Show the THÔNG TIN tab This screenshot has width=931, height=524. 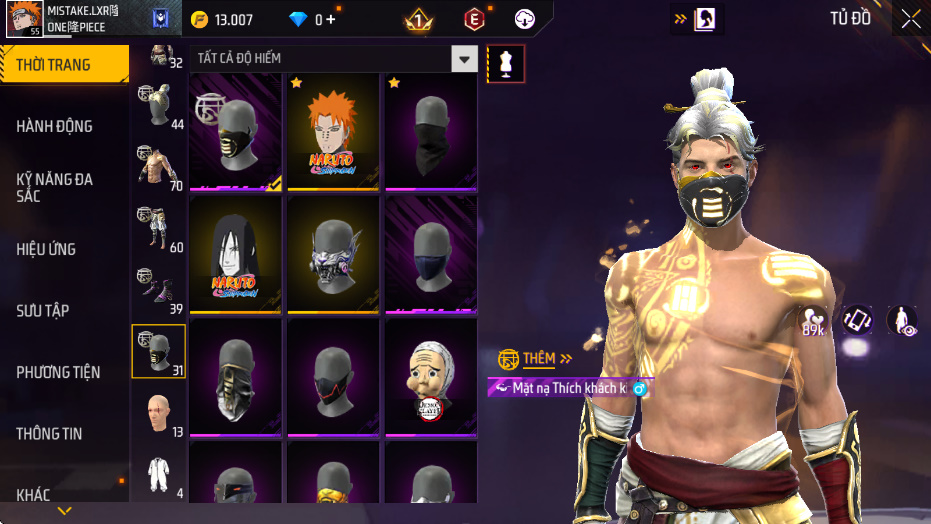click(x=49, y=434)
